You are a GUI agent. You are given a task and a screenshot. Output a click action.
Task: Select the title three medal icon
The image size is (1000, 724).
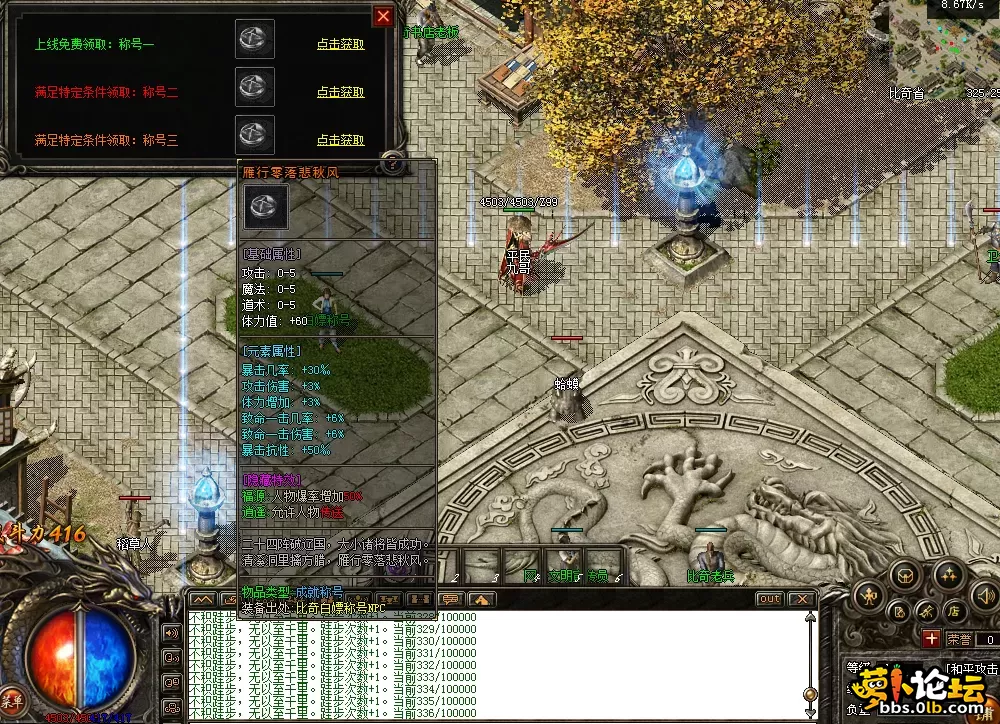(255, 134)
